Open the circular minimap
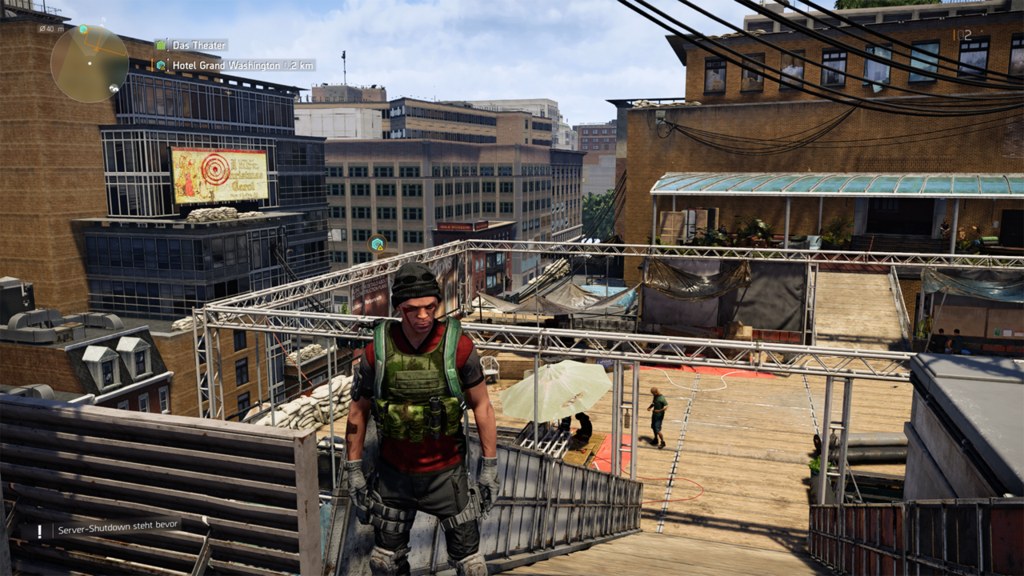 click(89, 63)
